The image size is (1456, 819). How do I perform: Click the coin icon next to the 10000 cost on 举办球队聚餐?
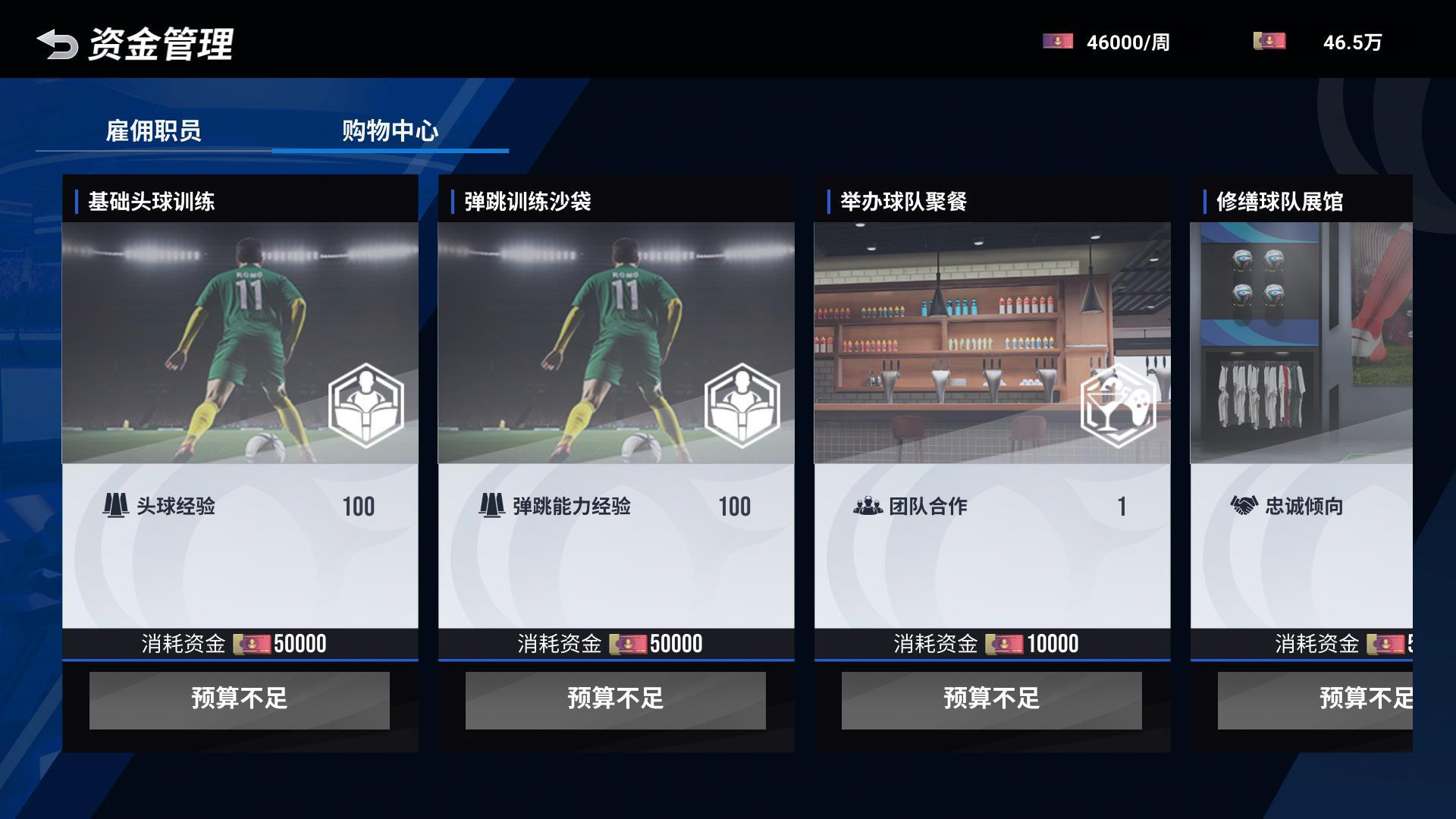click(x=1006, y=644)
